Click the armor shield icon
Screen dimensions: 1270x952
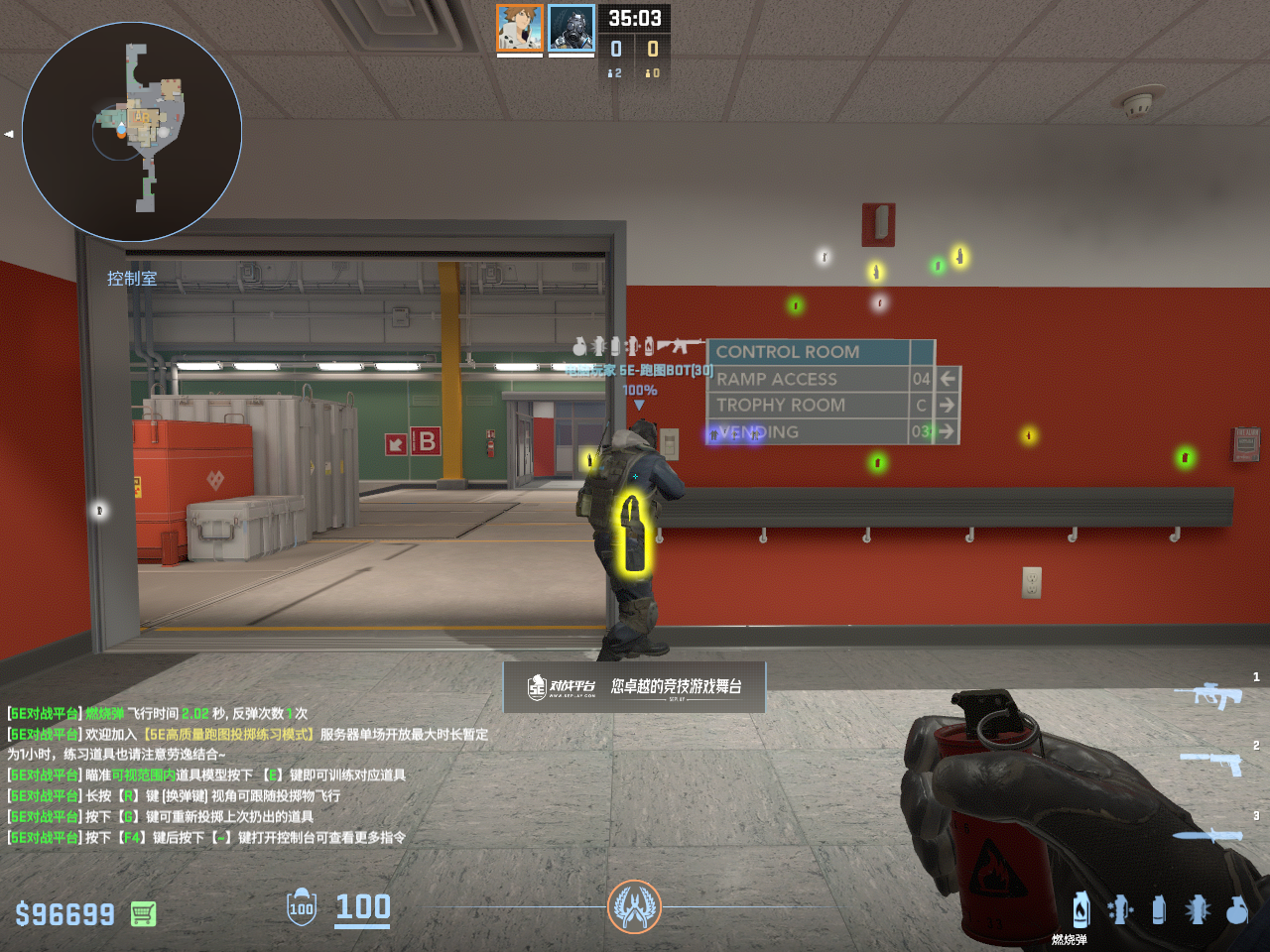click(x=302, y=907)
